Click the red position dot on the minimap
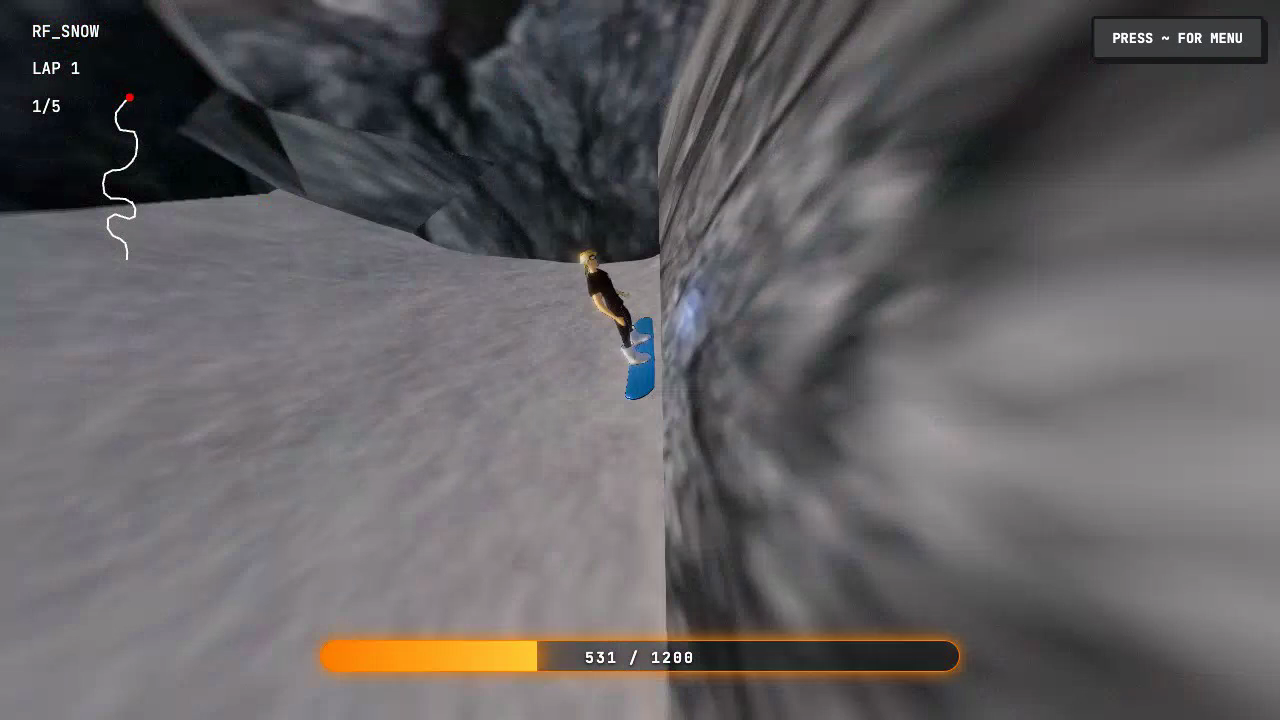Viewport: 1280px width, 720px height. 131,96
